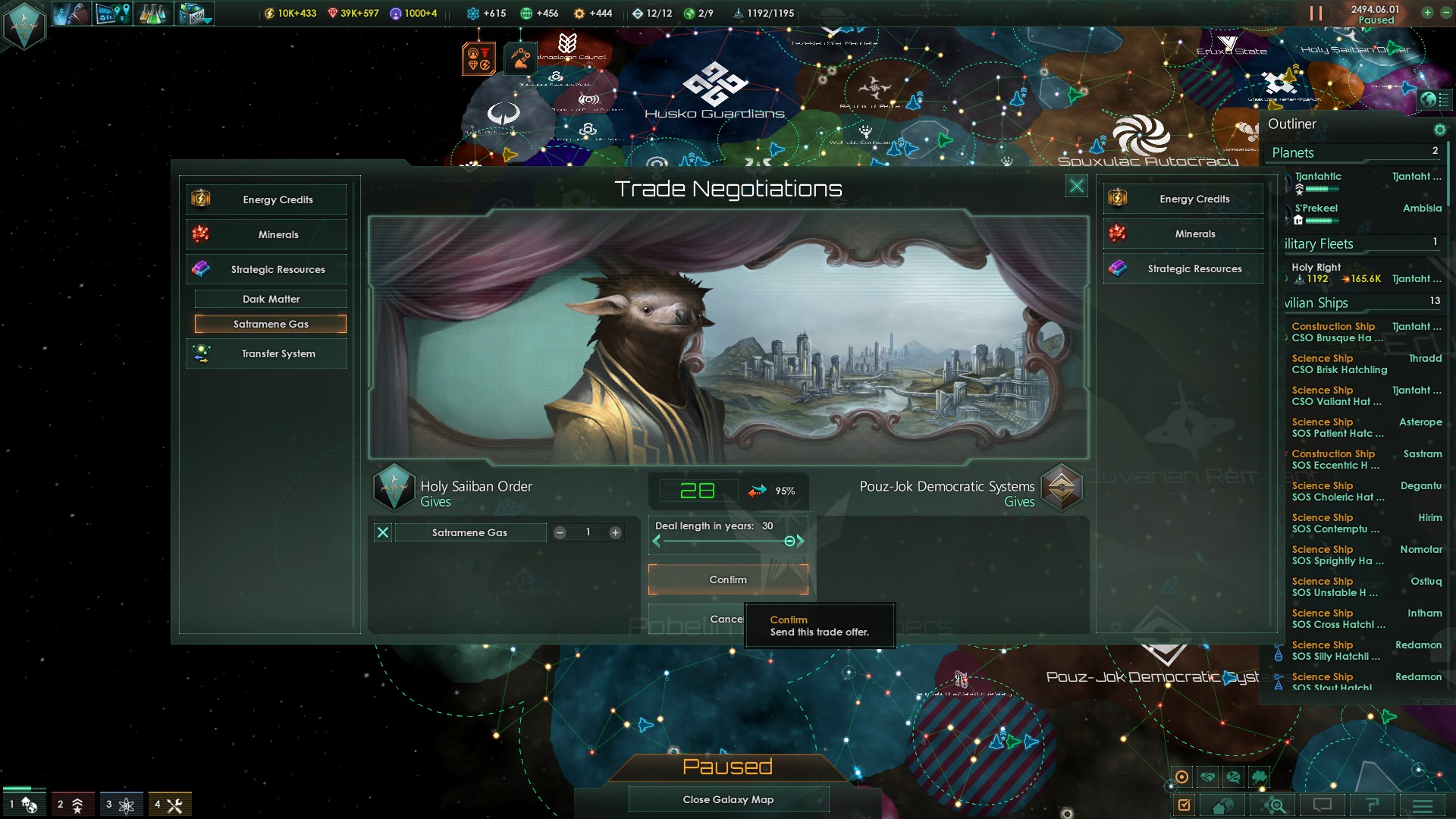Choose Dark Matter strategic resource
This screenshot has width=1456, height=819.
[x=271, y=299]
